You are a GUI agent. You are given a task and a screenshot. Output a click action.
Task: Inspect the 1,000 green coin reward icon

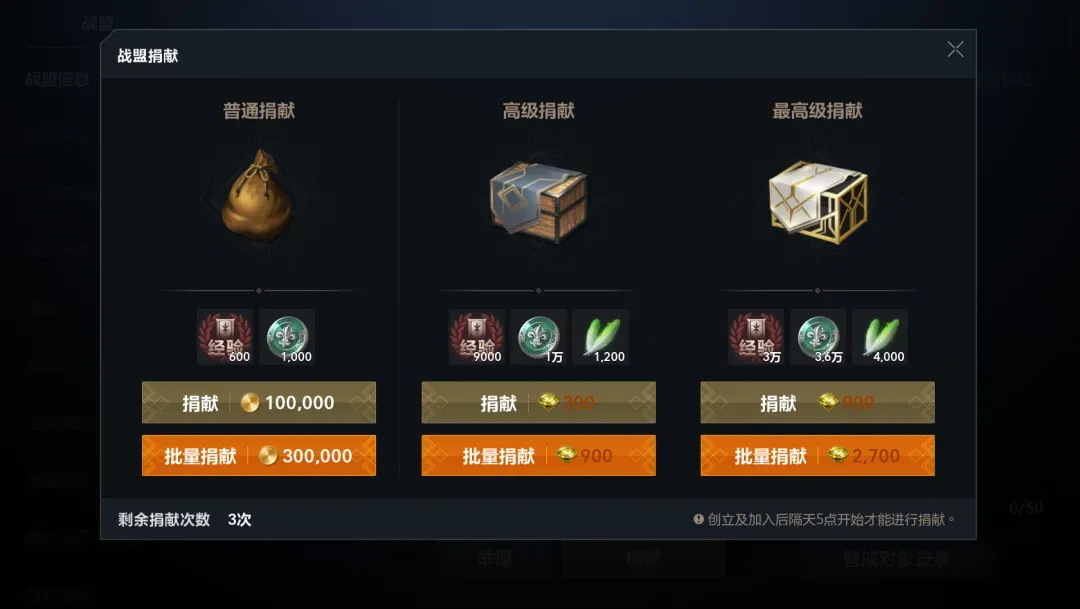(x=287, y=337)
